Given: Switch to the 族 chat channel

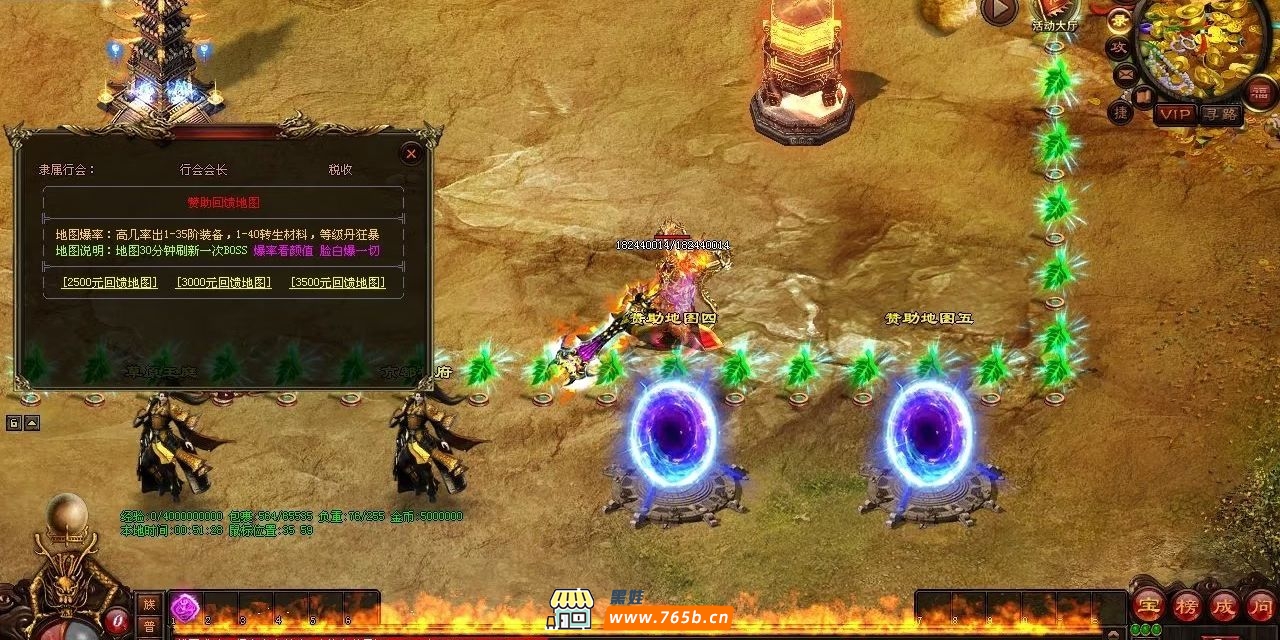Looking at the screenshot, I should click(x=149, y=604).
